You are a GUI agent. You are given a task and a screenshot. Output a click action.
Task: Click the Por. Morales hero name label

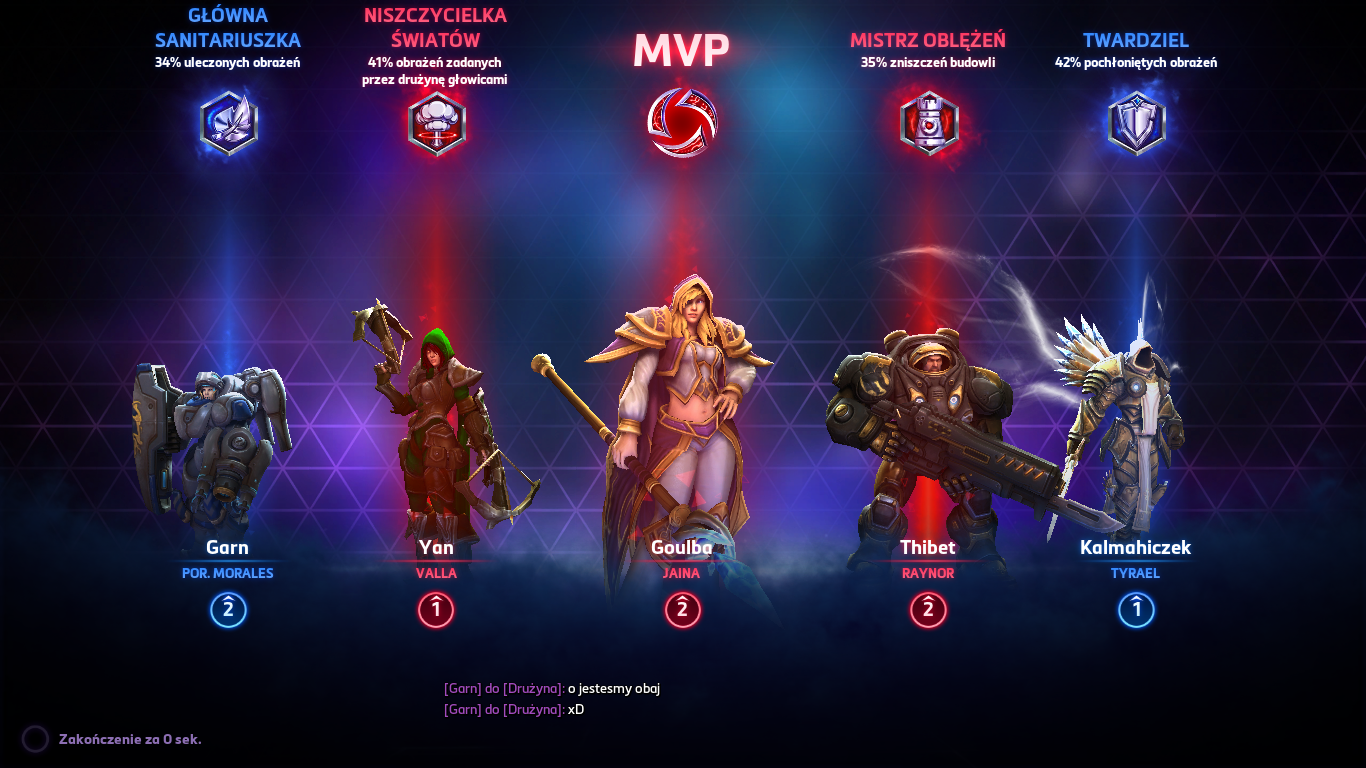click(x=227, y=571)
